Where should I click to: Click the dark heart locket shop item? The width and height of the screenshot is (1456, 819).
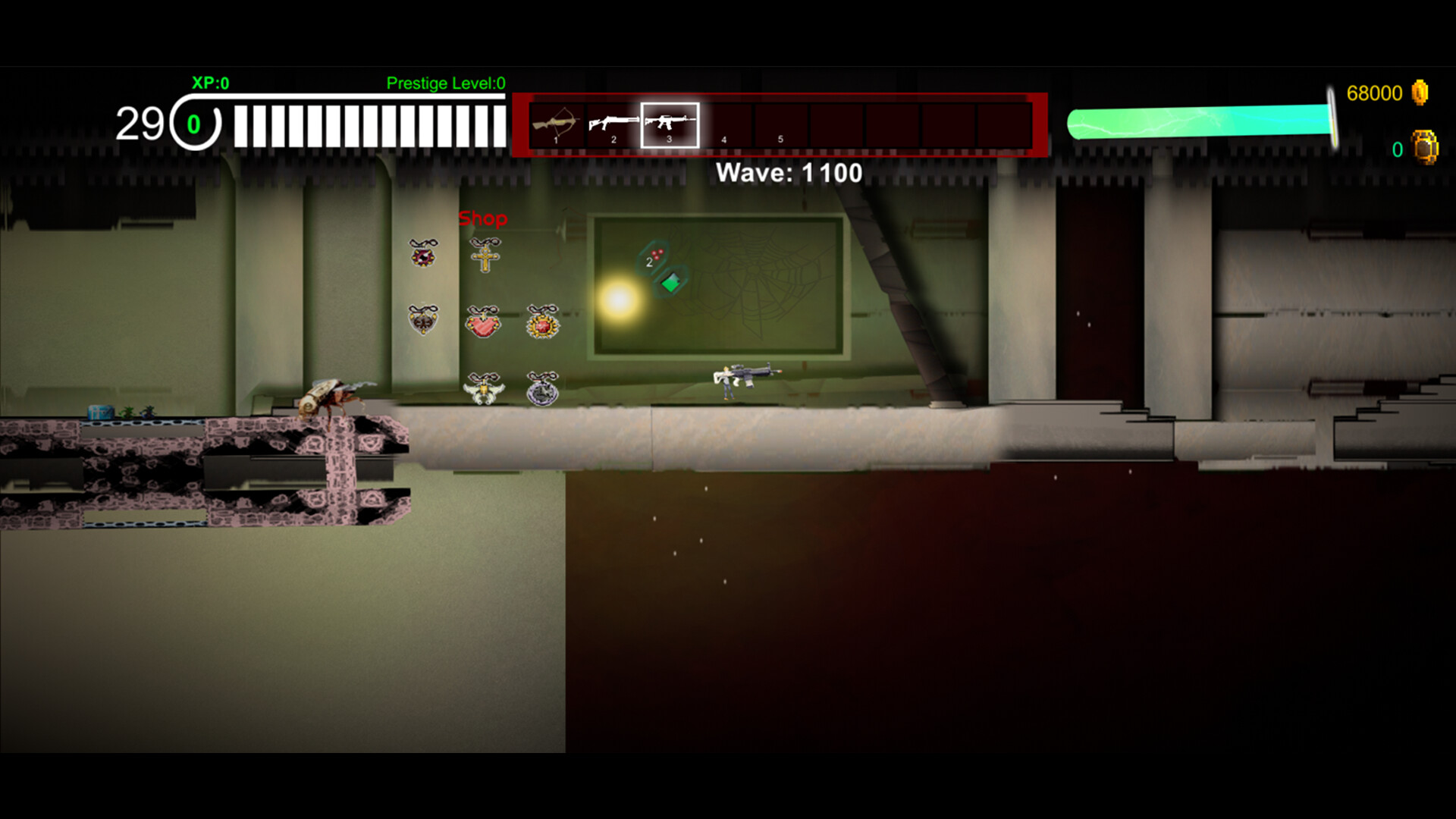tap(423, 322)
